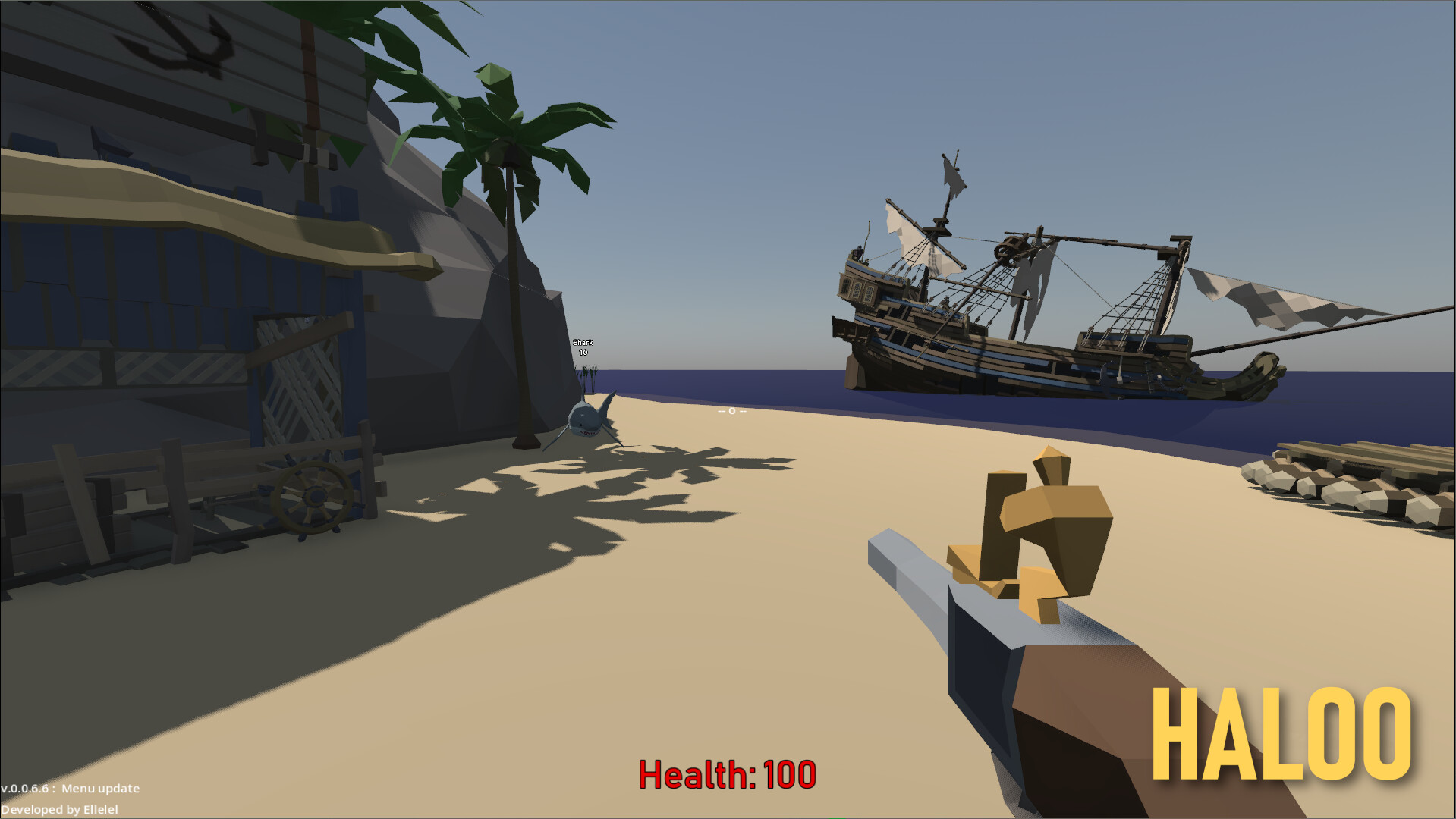Image resolution: width=1456 pixels, height=819 pixels.
Task: Click the shark's health value 10
Action: [x=583, y=352]
